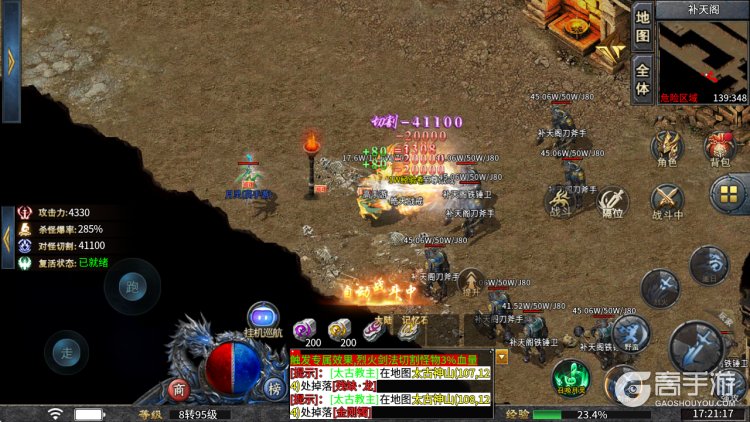Open the yellow four-square grid menu
Viewport: 750px width, 422px height.
click(729, 192)
